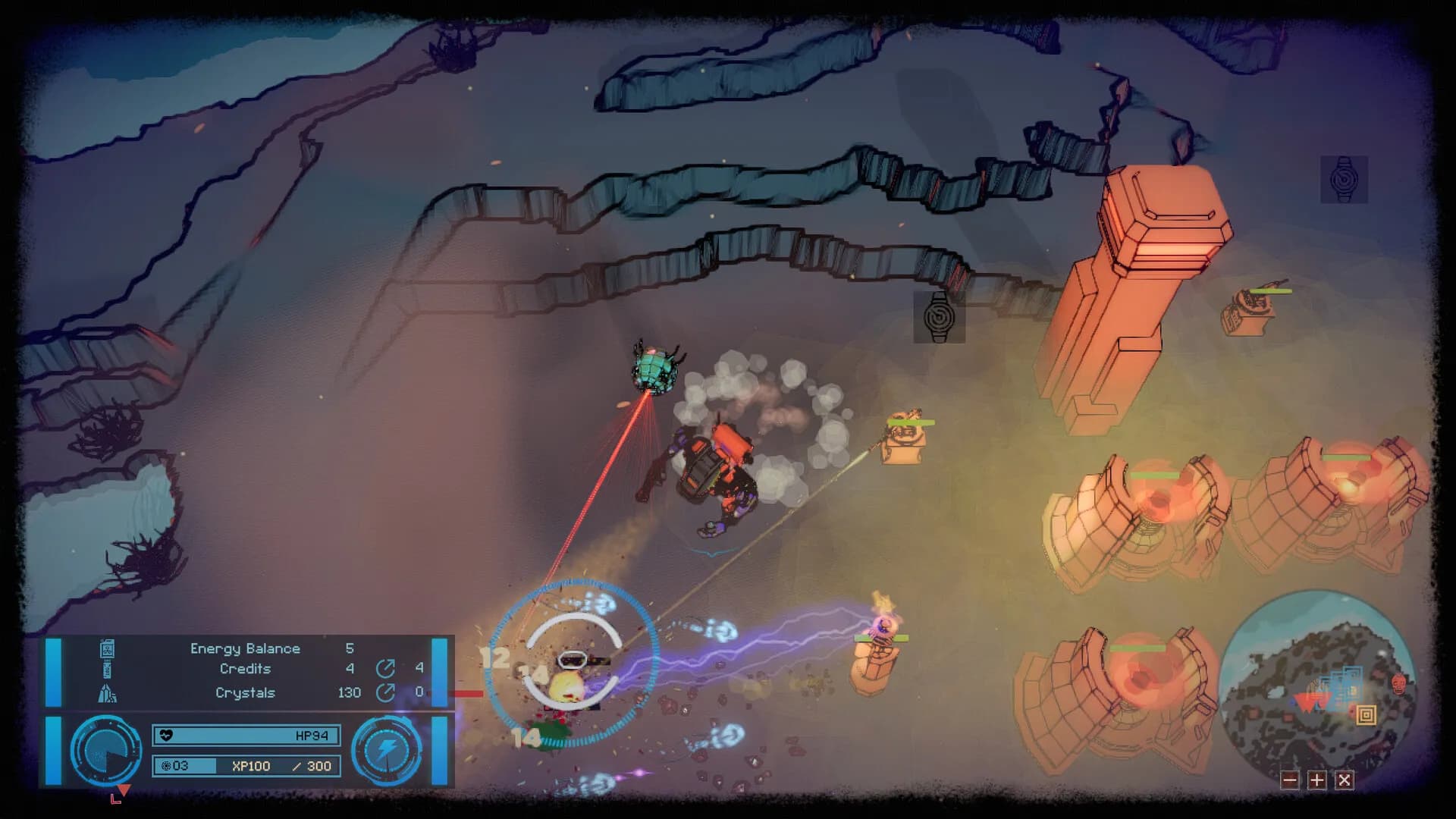
Task: Toggle minimap fullscreen with the X expand button
Action: point(1344,780)
